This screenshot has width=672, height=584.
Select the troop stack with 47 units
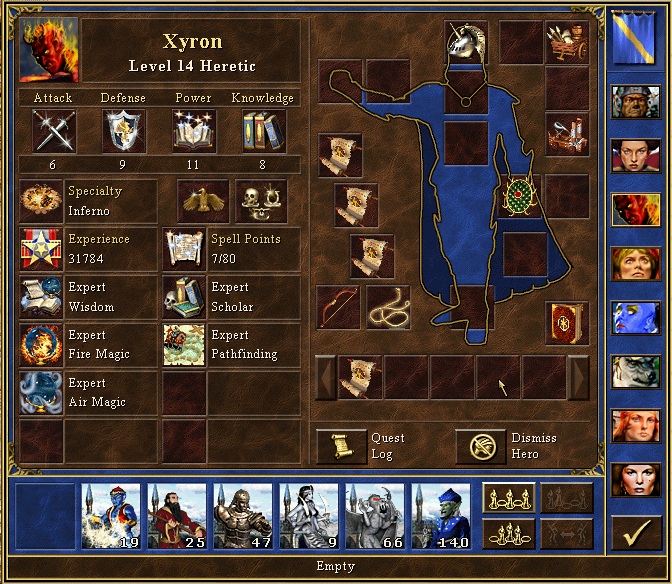pyautogui.click(x=243, y=517)
